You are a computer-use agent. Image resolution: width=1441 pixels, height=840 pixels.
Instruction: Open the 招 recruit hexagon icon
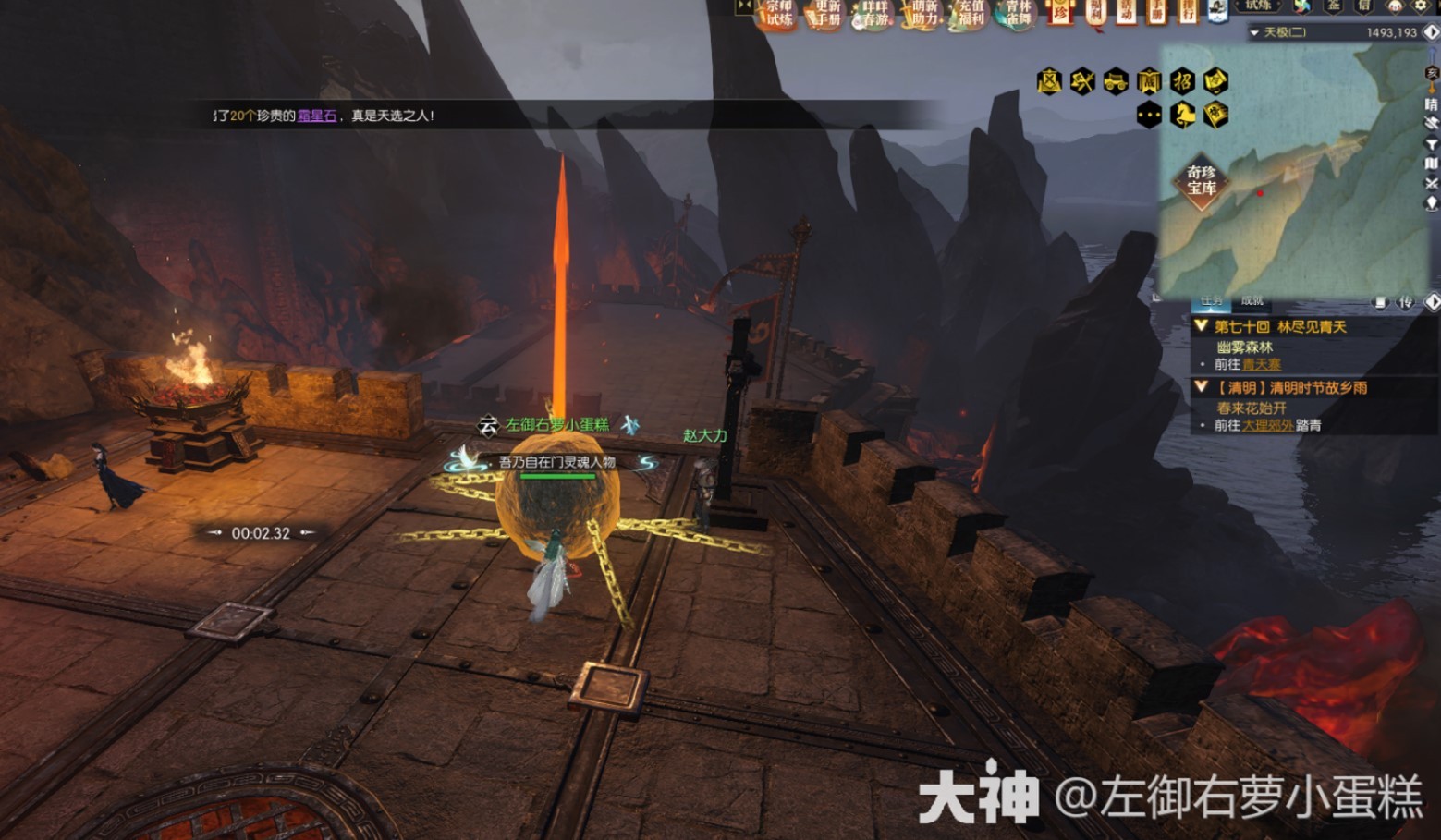coord(1184,81)
